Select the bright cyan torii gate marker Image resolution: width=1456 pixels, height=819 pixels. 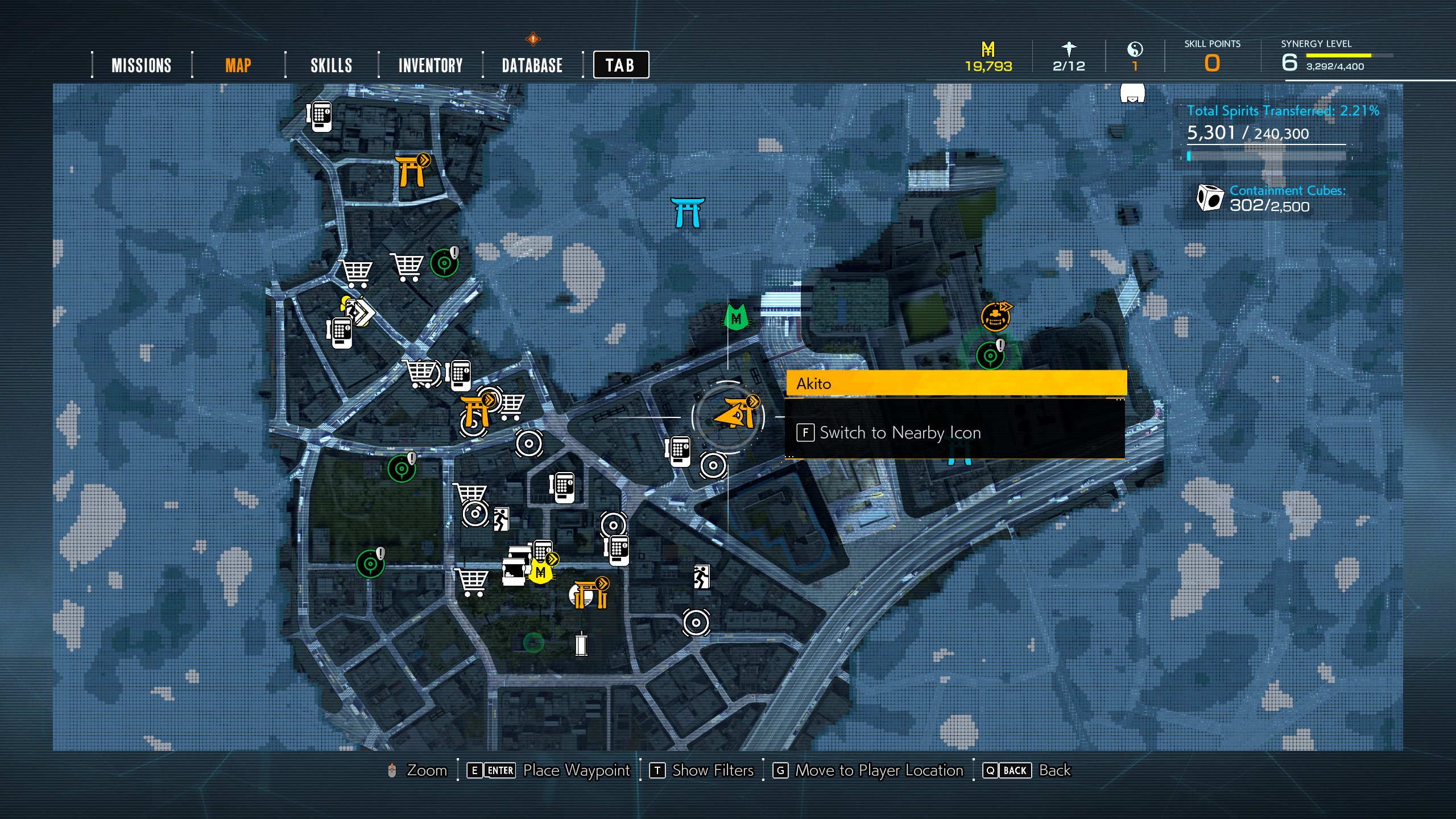(x=688, y=213)
